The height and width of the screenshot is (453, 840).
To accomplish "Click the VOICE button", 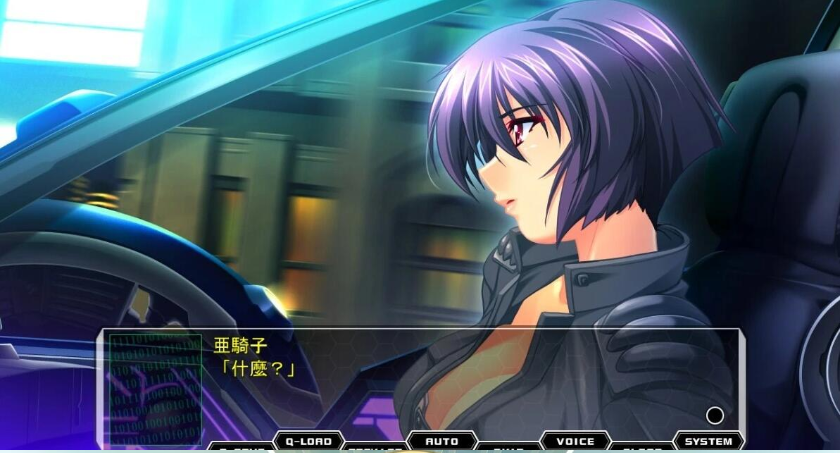I will click(575, 441).
